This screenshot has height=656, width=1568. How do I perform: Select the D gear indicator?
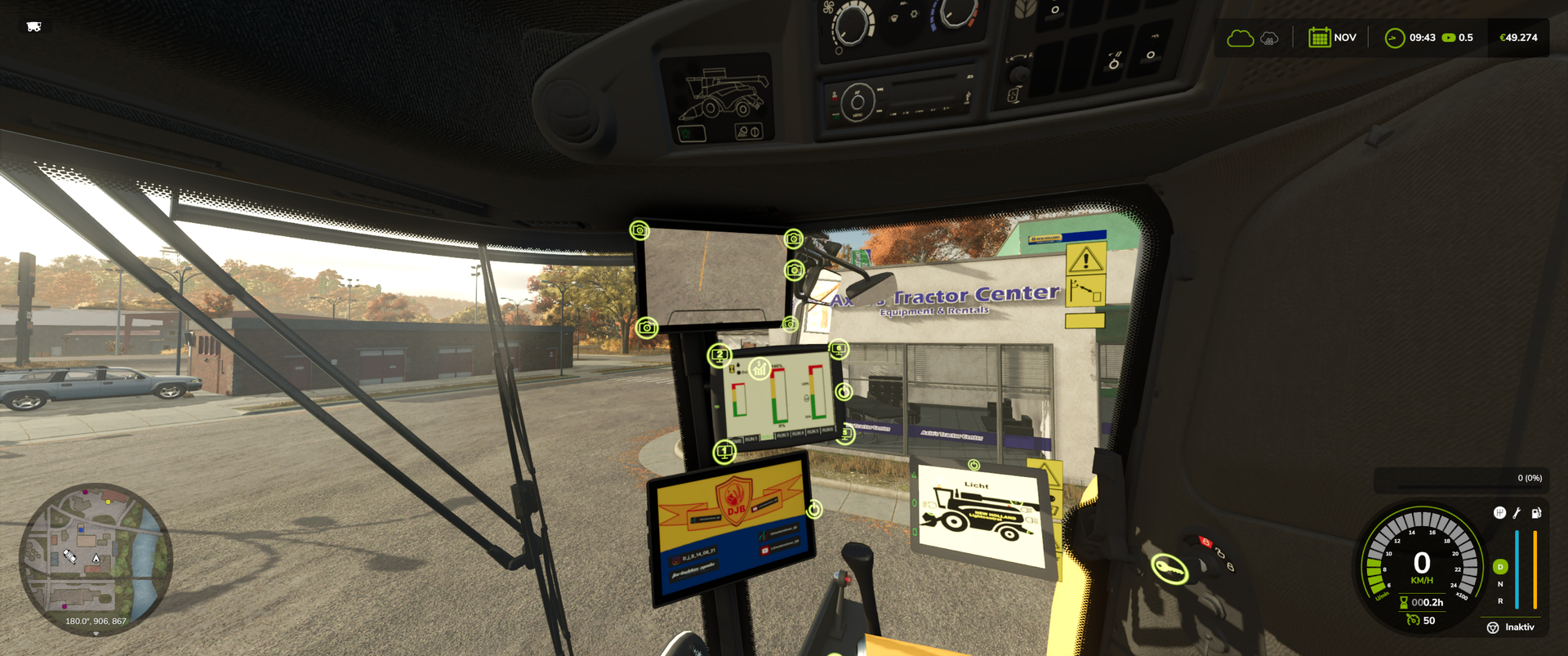click(1500, 567)
